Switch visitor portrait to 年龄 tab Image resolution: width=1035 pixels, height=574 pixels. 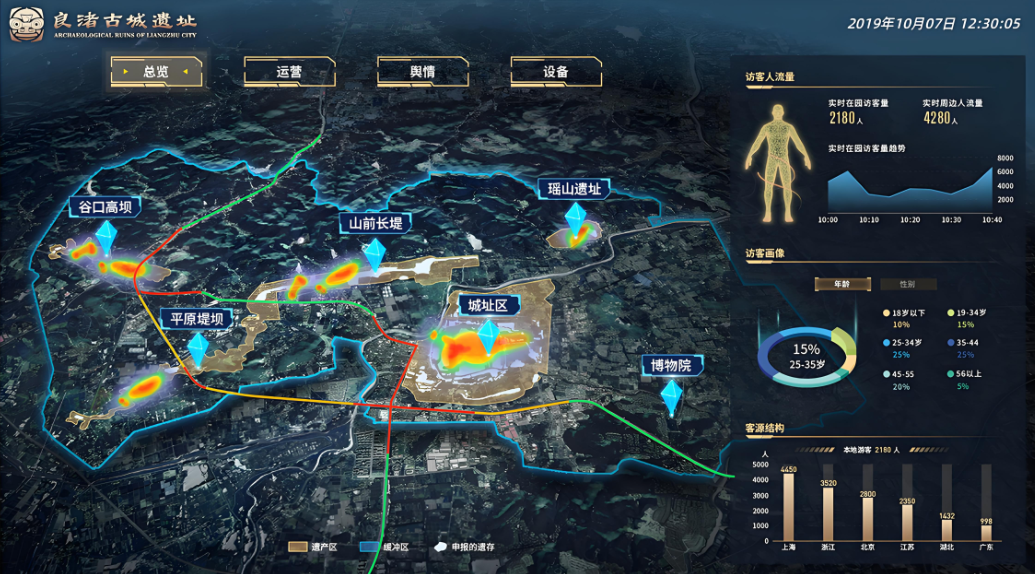pyautogui.click(x=841, y=284)
